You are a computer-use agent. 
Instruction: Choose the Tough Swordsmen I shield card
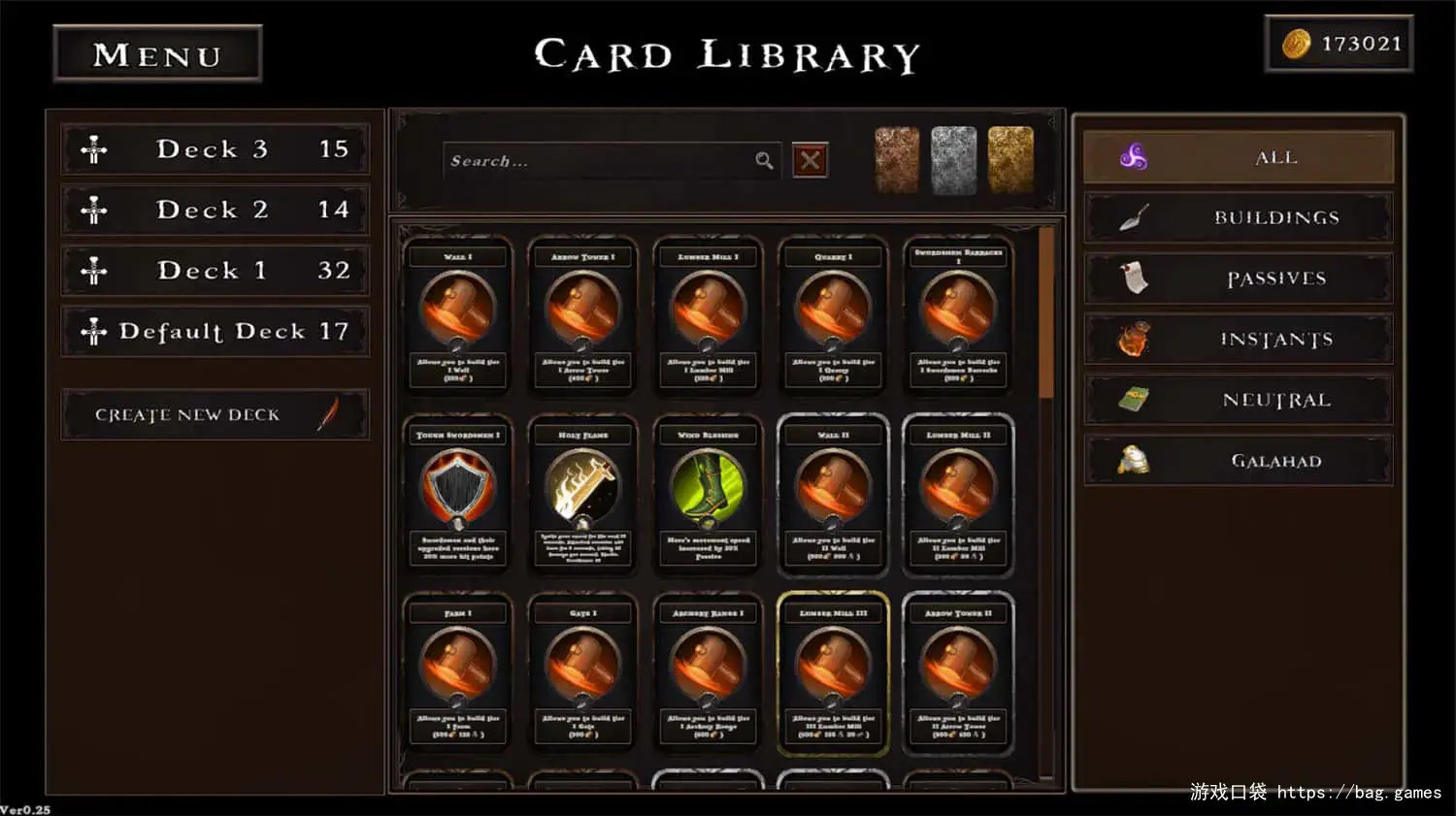(x=458, y=495)
